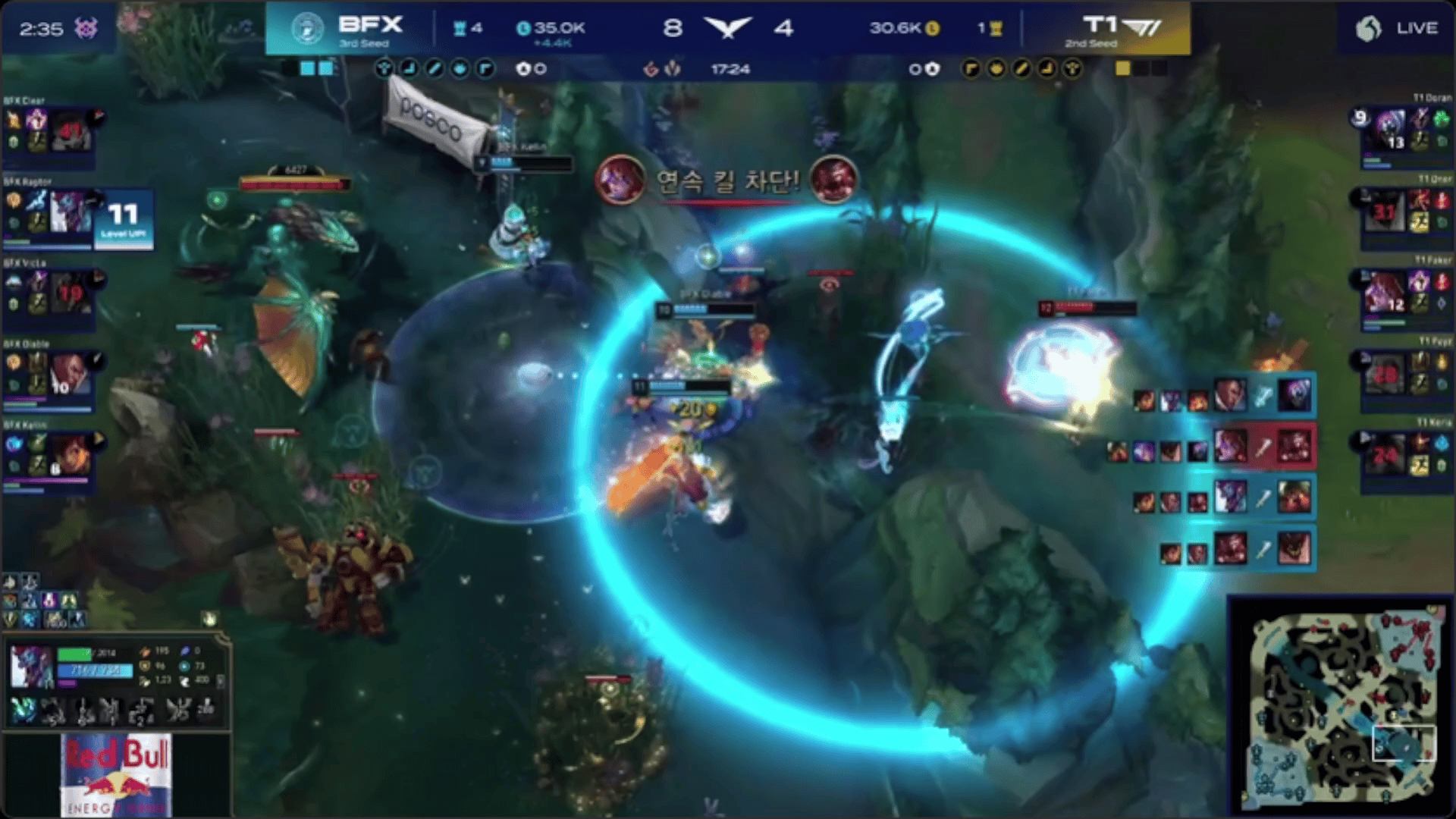Screen dimensions: 1456x819
Task: Select BFX Raptor's champion portrait
Action: 71,213
